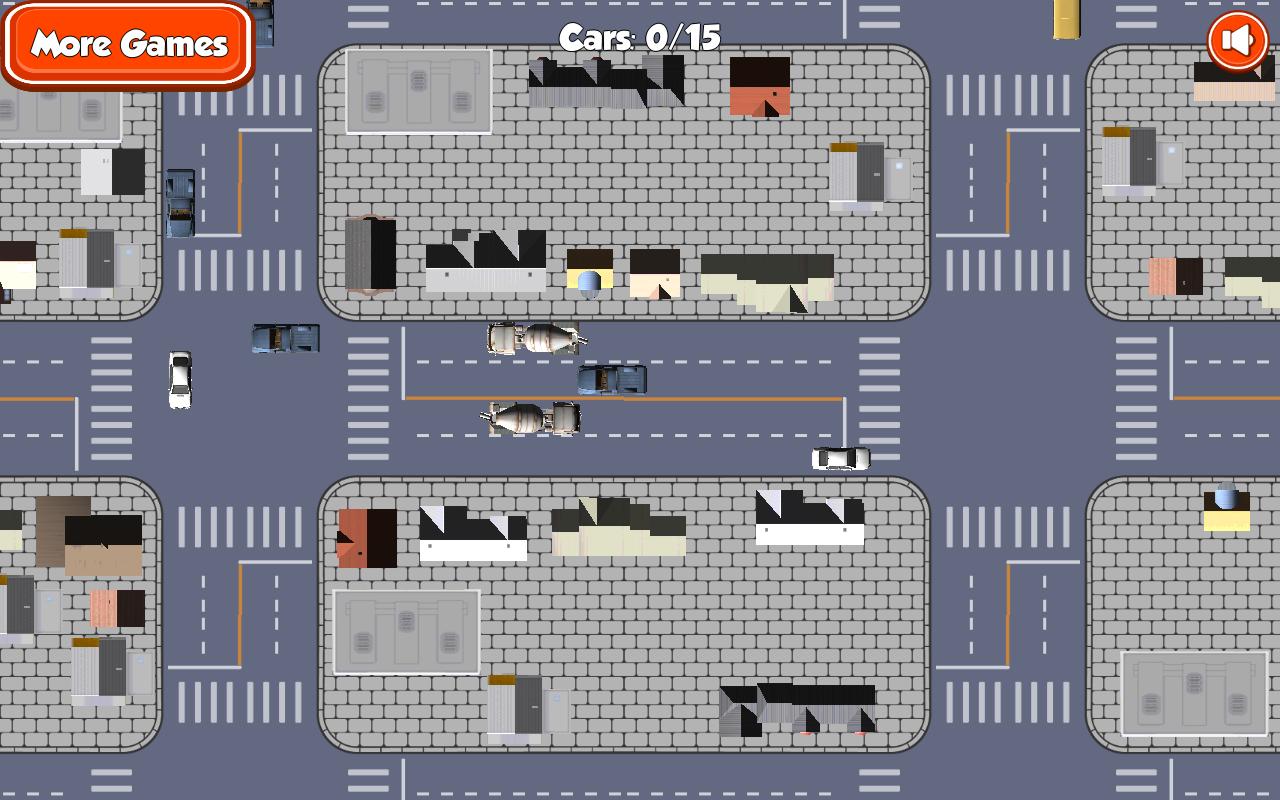
Task: Click the gray power station in the bottom-left block
Action: 405,630
